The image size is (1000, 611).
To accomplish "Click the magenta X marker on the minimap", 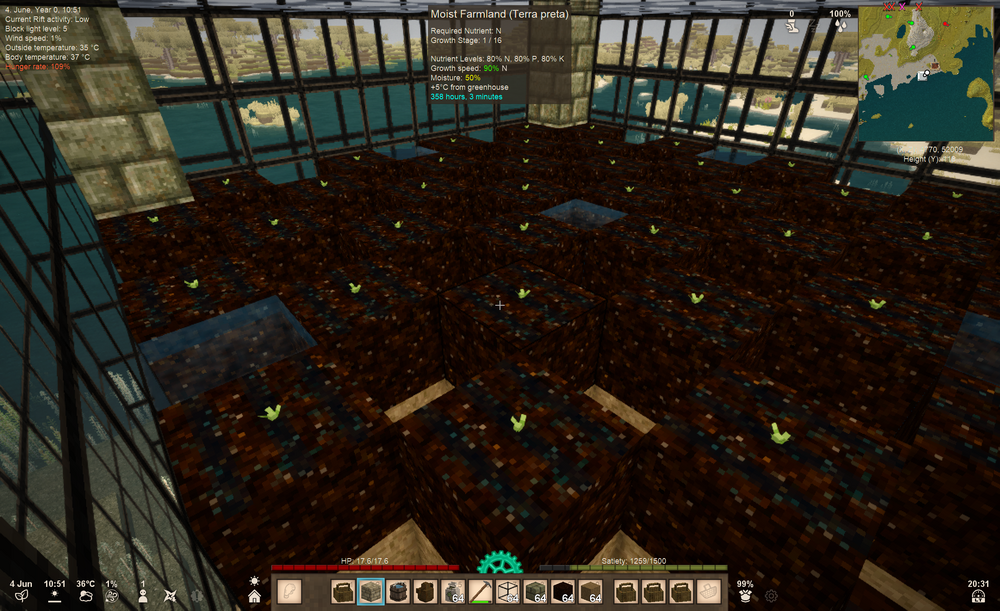I will pos(900,7).
